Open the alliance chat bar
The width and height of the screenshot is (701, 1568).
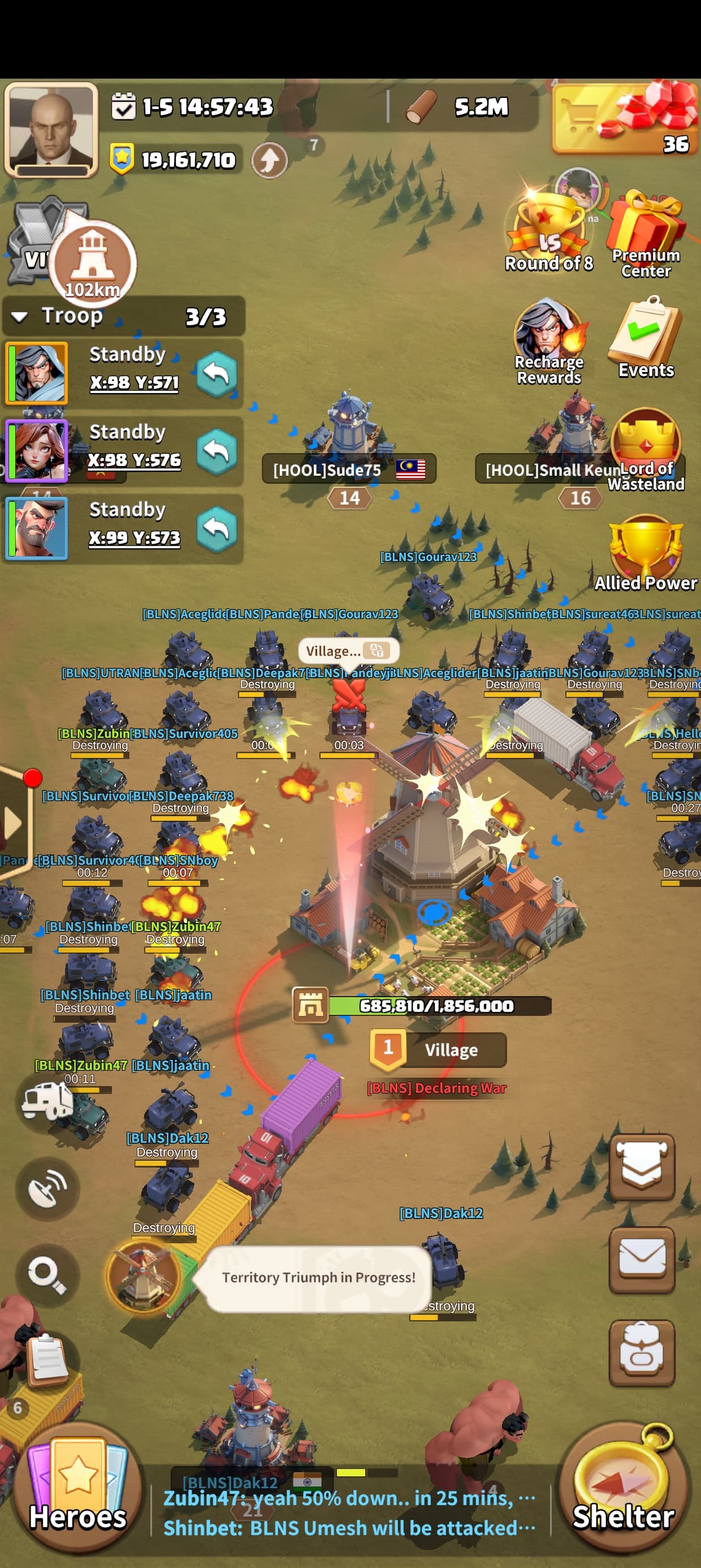[x=350, y=1512]
